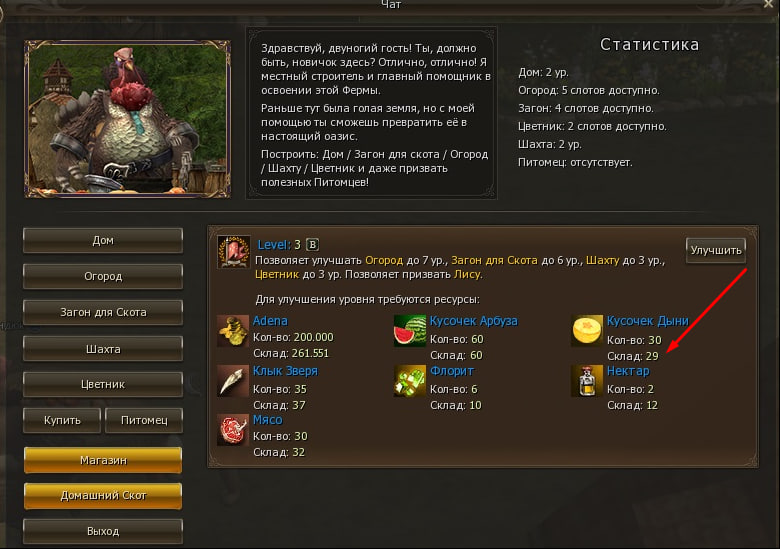This screenshot has height=549, width=780.
Task: Select Домашний Скот button
Action: [x=102, y=495]
